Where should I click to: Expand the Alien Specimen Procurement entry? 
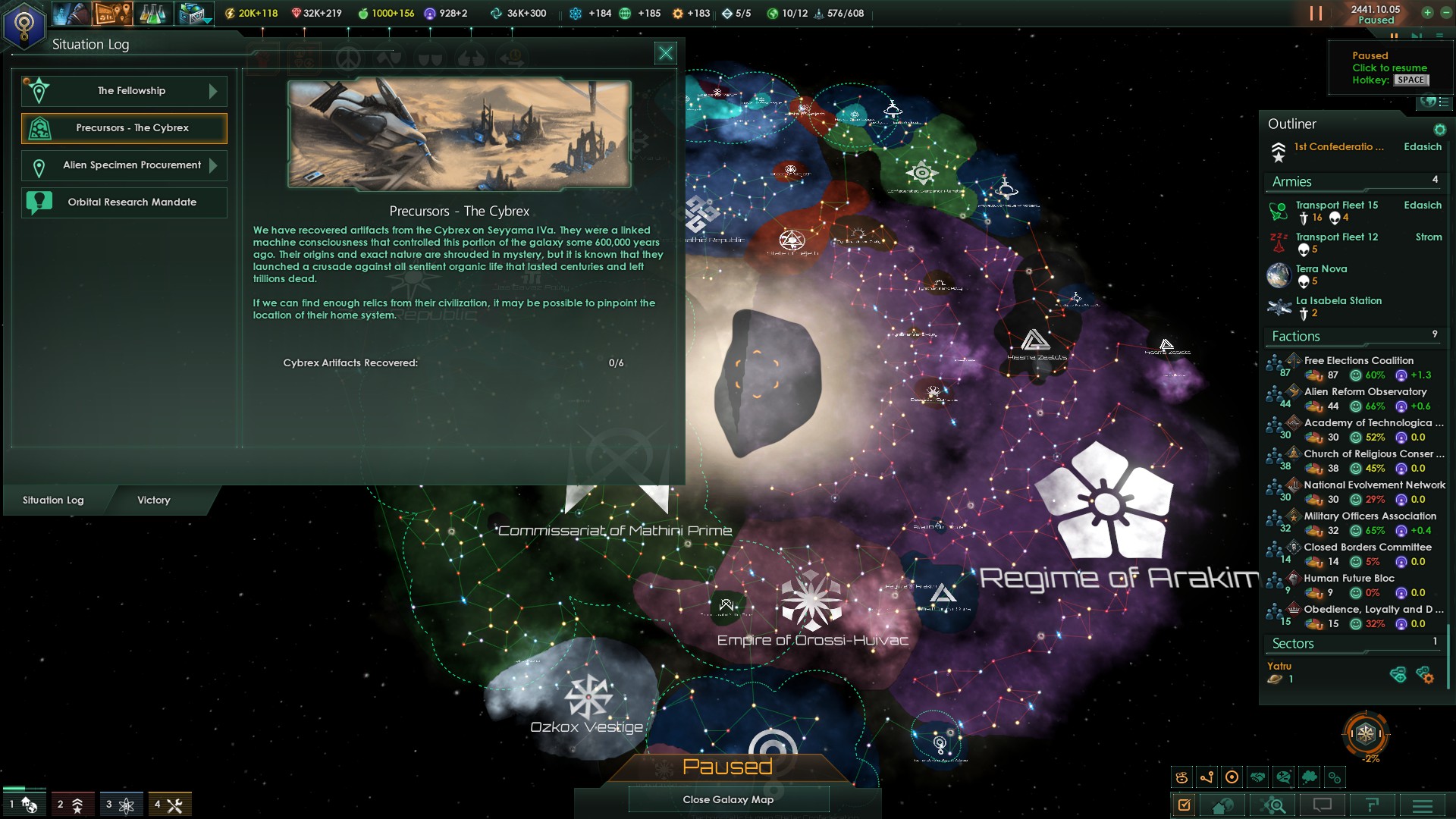(x=124, y=165)
